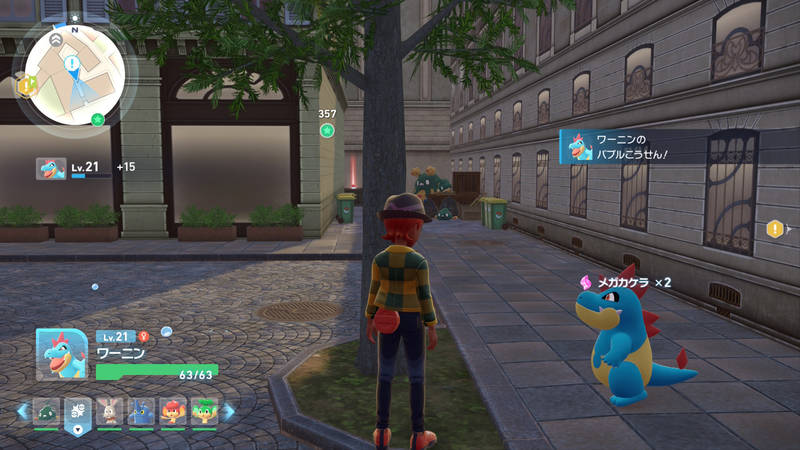Click the green star marker on minimap

pyautogui.click(x=97, y=119)
